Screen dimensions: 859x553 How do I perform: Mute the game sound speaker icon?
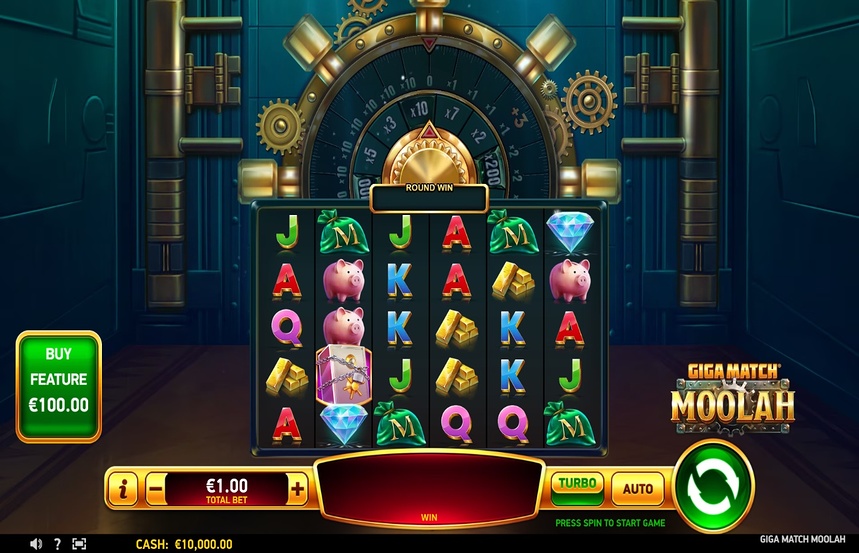(36, 544)
